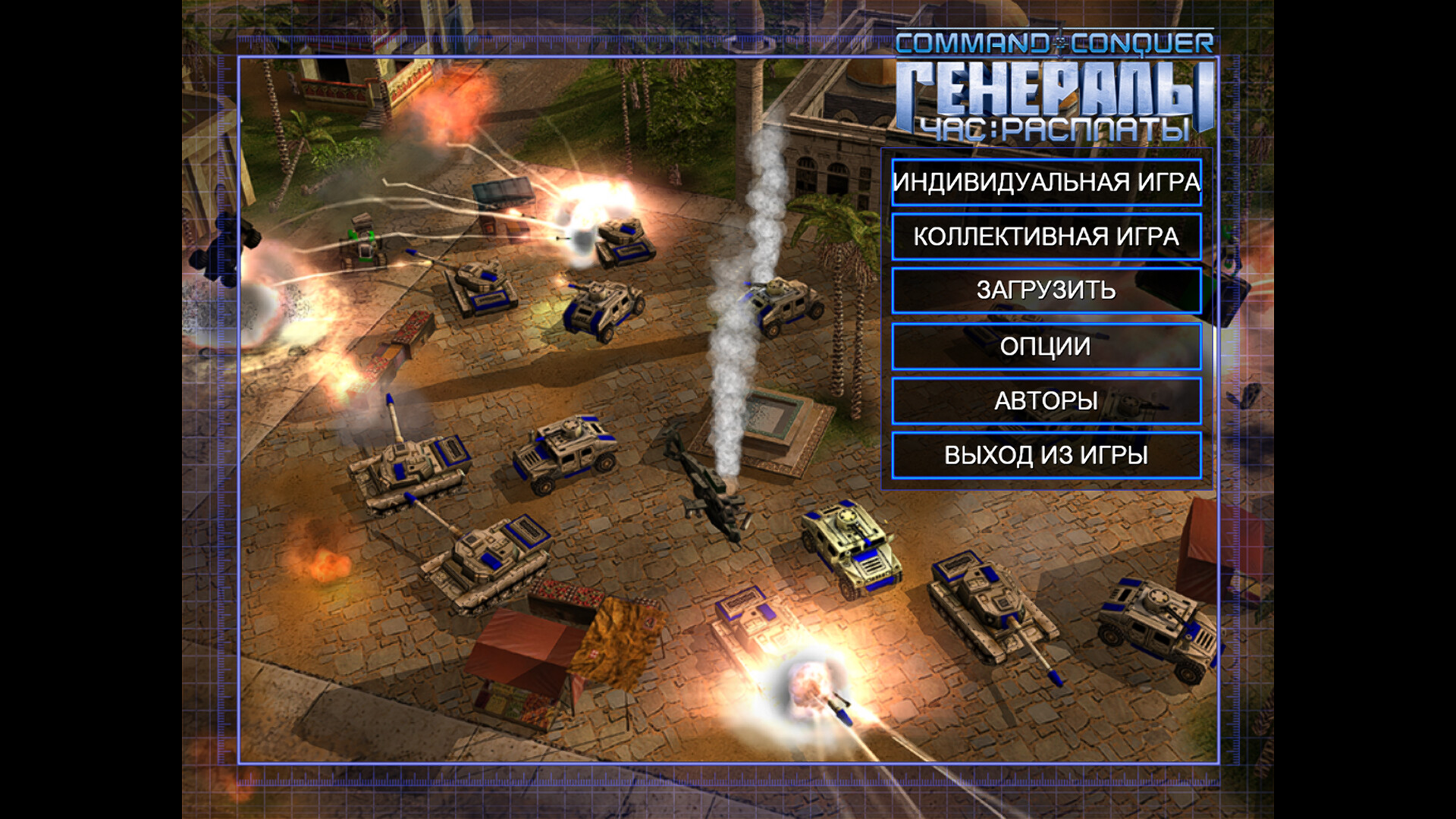Select КОЛЛЕКТИВНАЯ ИГРА multiplayer option

1046,237
